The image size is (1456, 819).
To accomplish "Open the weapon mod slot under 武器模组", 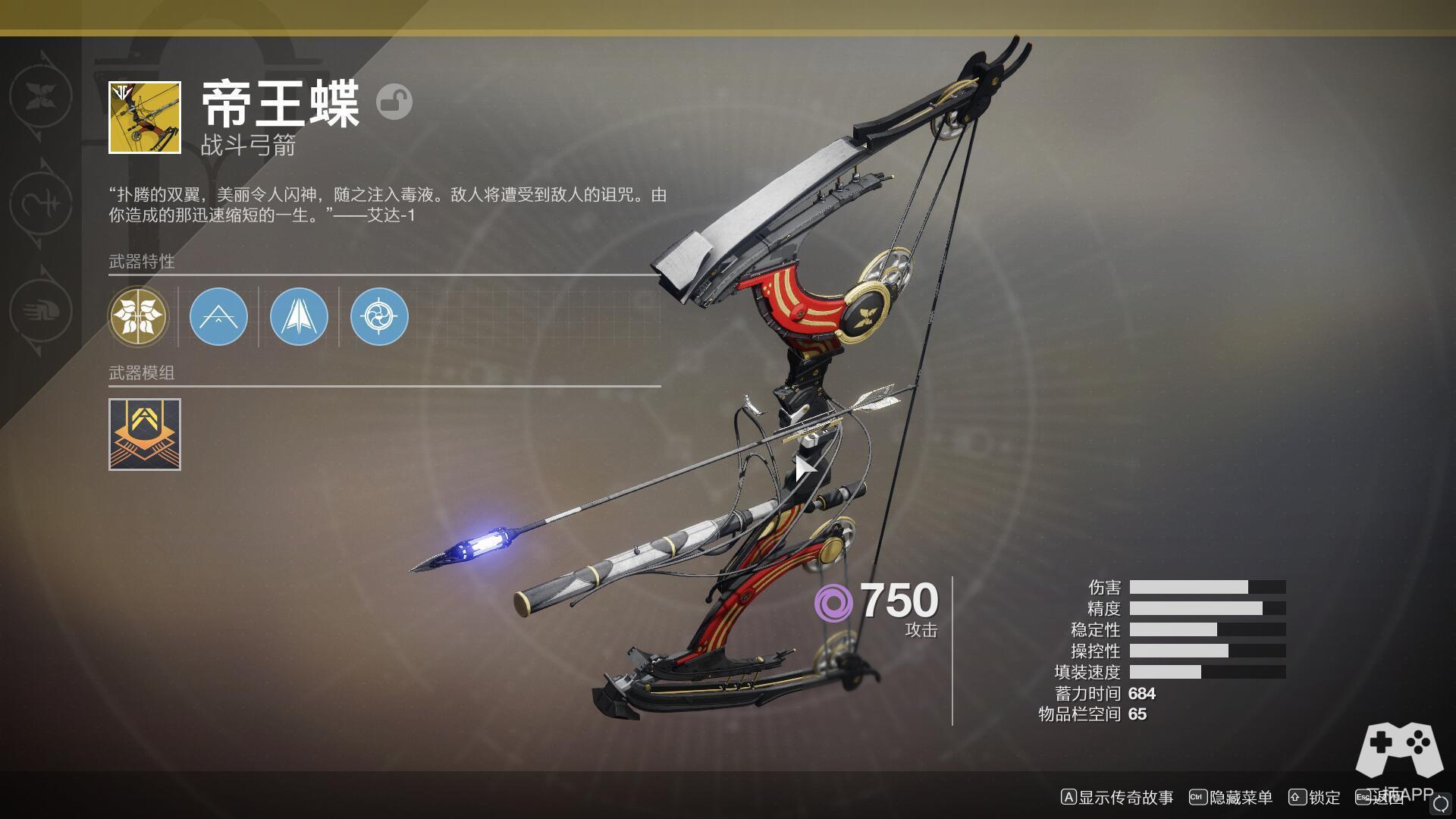I will tap(145, 435).
